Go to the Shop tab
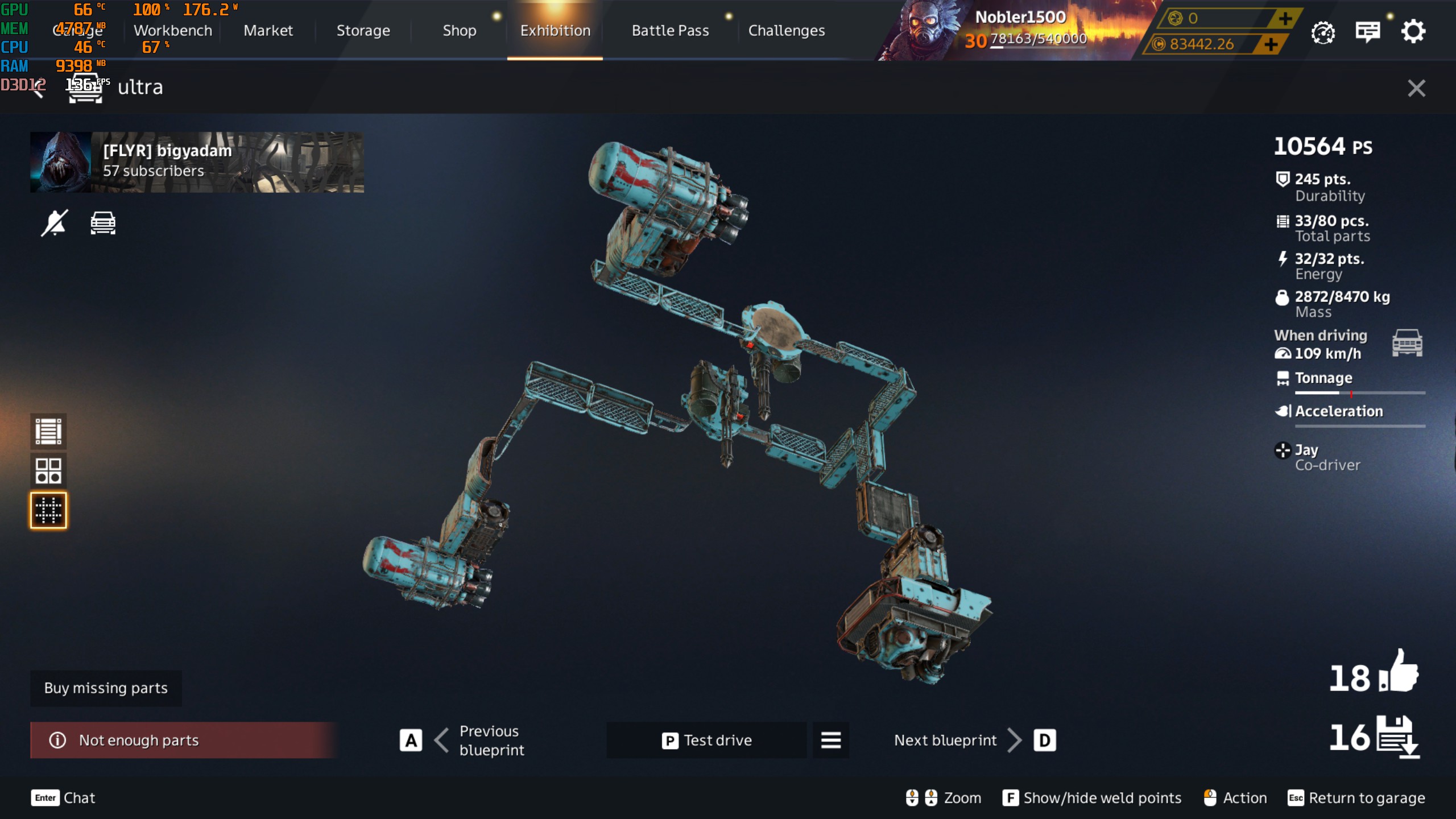1456x819 pixels. click(460, 31)
